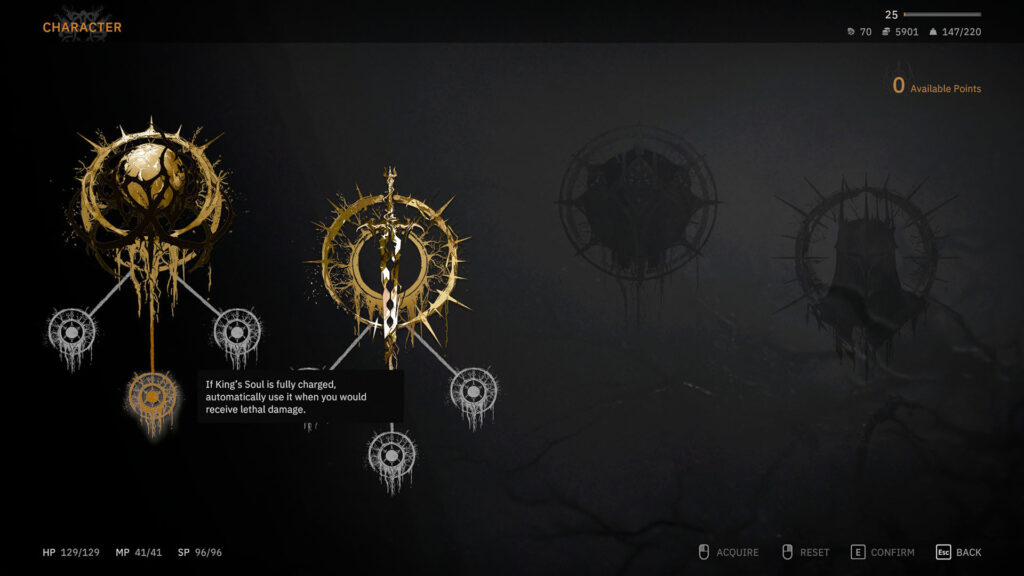Select the gold highlighted King's Soul skill node
The width and height of the screenshot is (1024, 576).
coord(153,398)
